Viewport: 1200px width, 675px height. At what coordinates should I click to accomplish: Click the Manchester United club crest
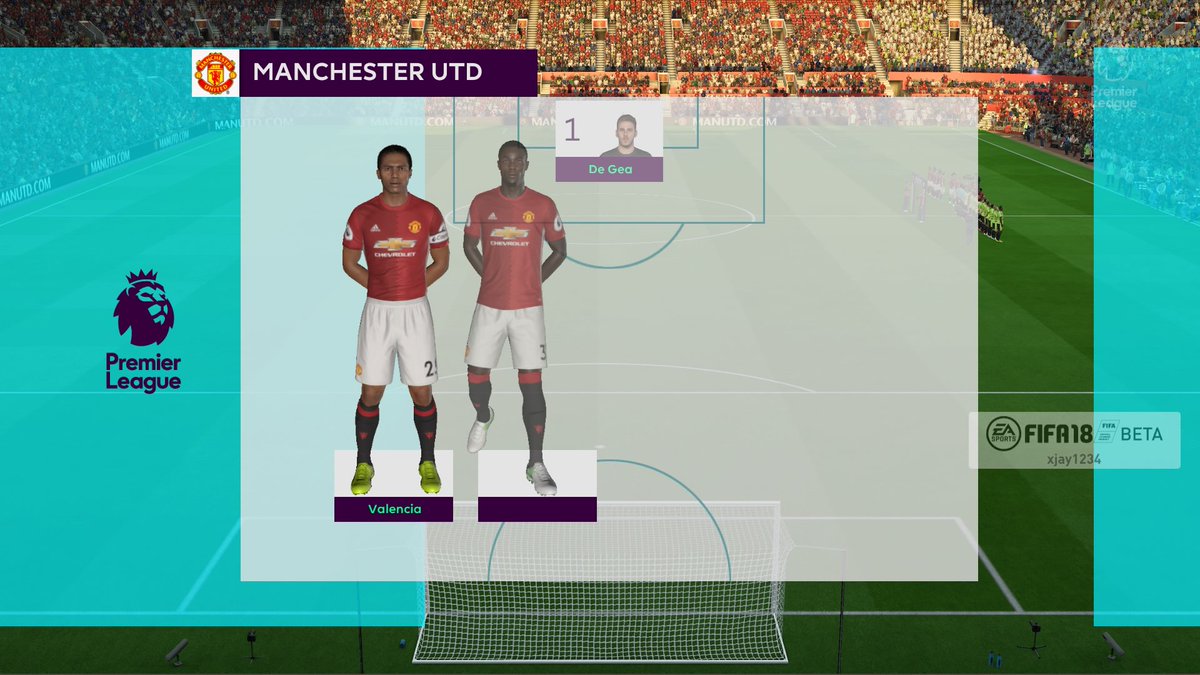[215, 73]
